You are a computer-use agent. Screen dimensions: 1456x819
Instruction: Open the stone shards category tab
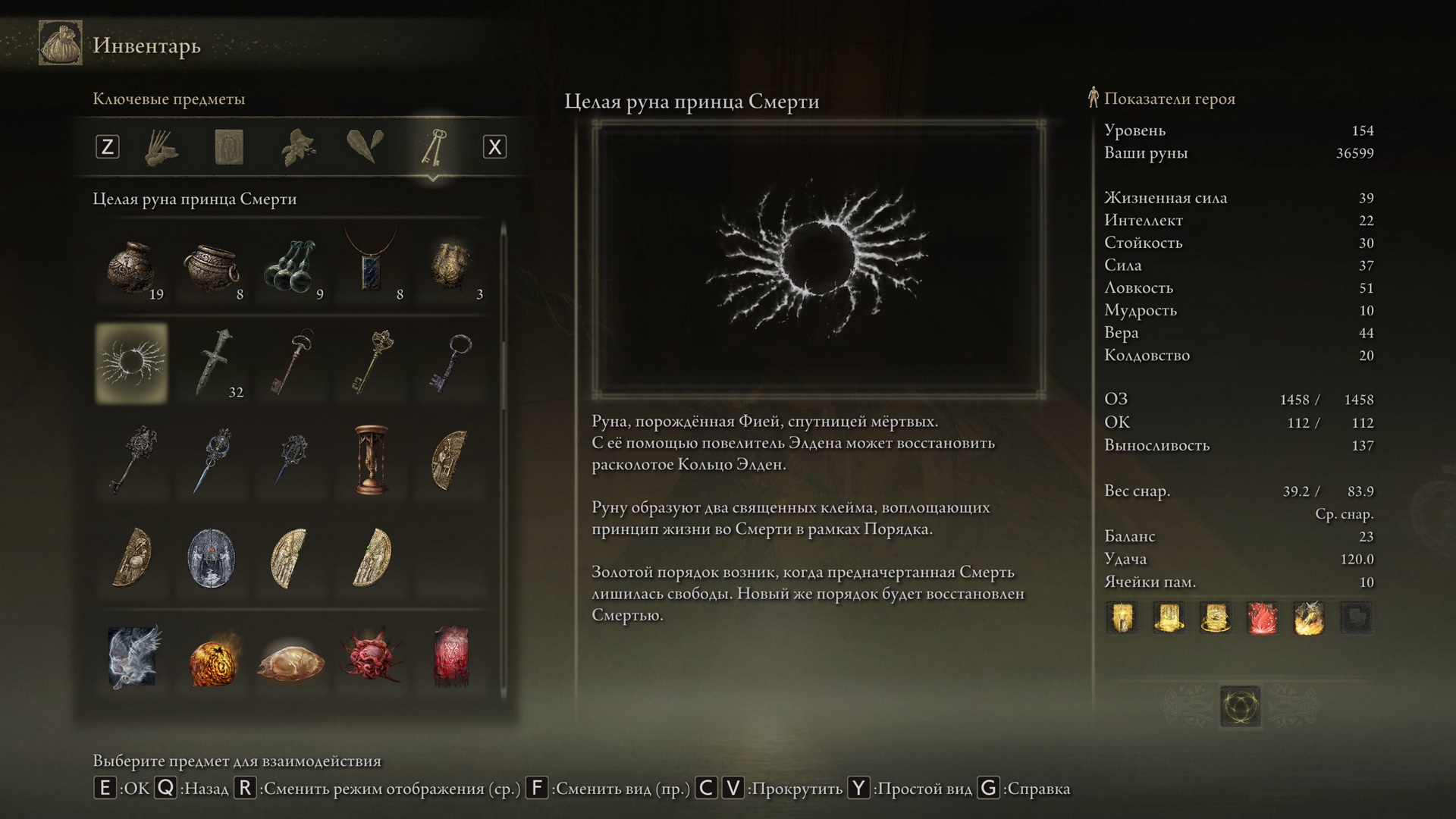click(365, 146)
